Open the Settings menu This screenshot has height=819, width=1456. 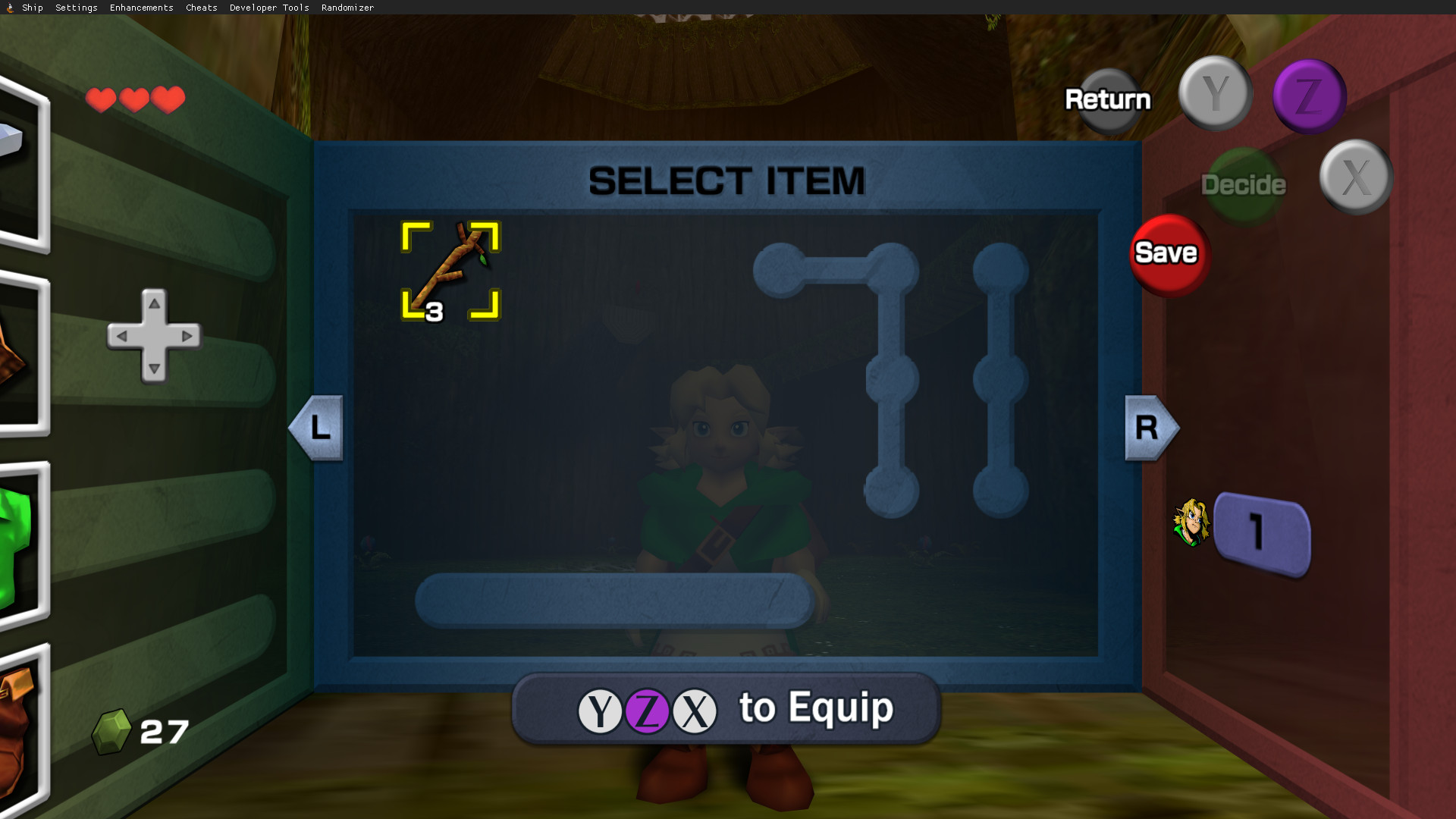tap(76, 8)
